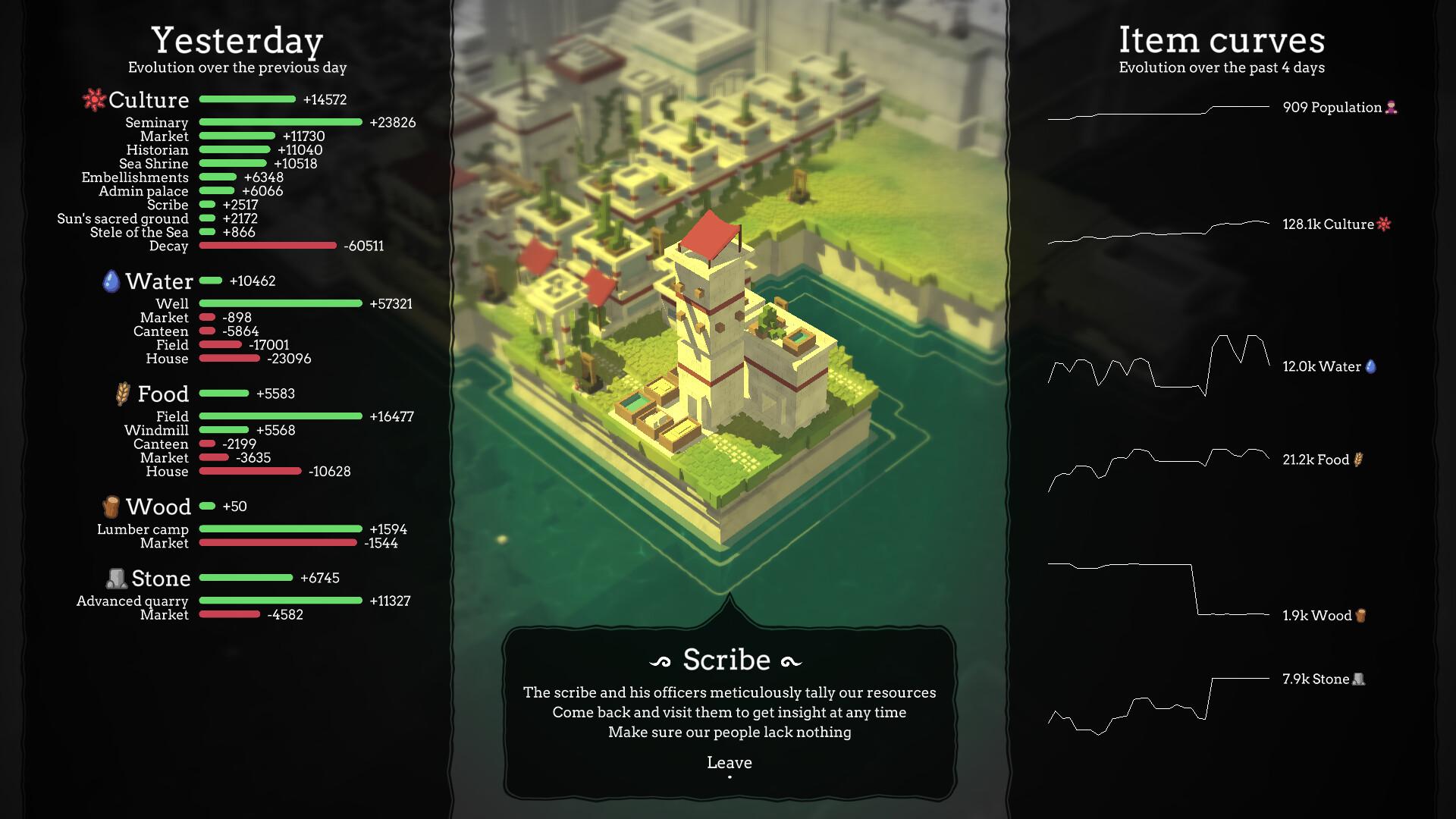Collapse the Wood resource section
This screenshot has height=819, width=1456.
(x=160, y=506)
